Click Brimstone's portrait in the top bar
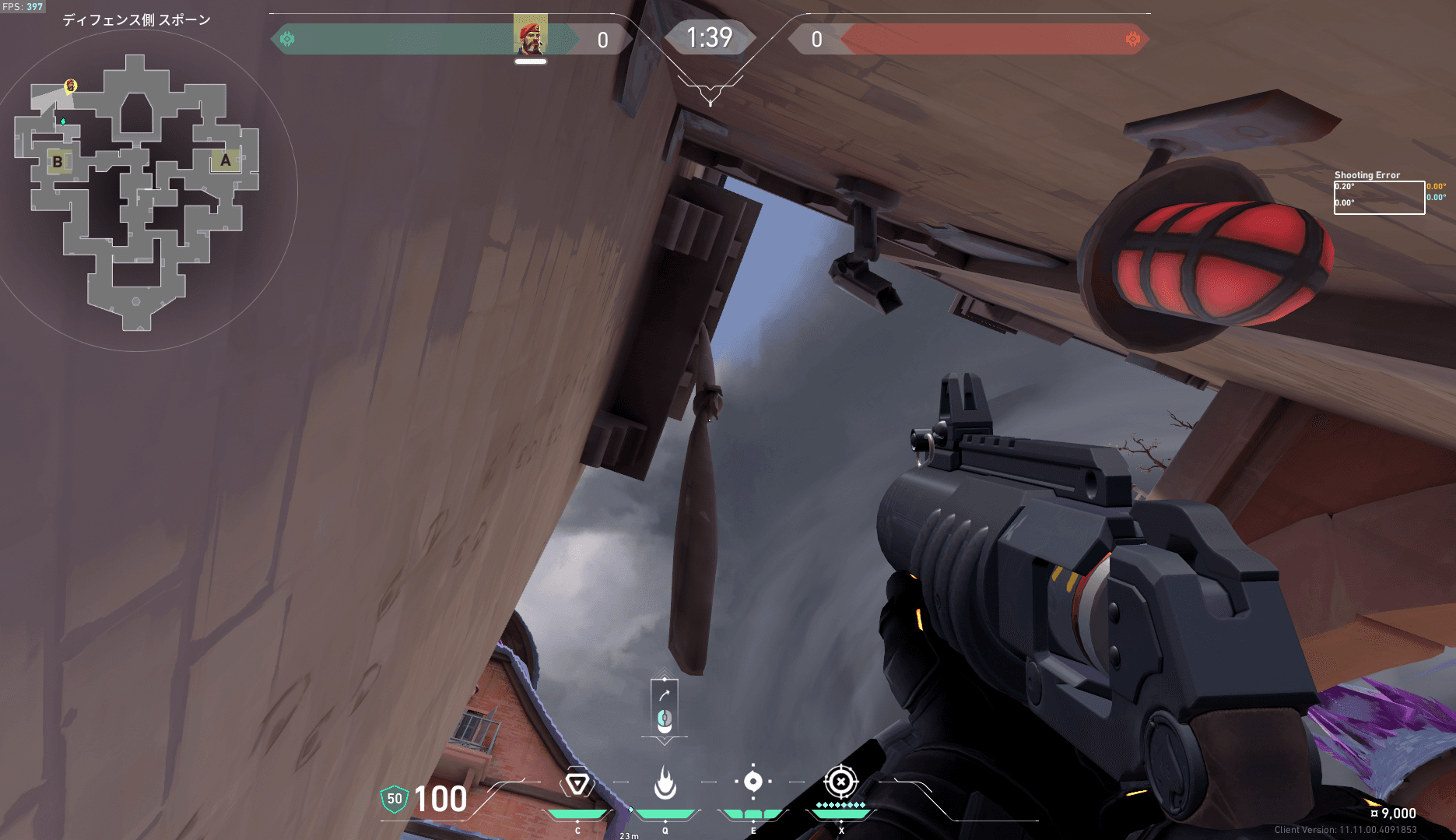Image resolution: width=1456 pixels, height=840 pixels. (531, 36)
